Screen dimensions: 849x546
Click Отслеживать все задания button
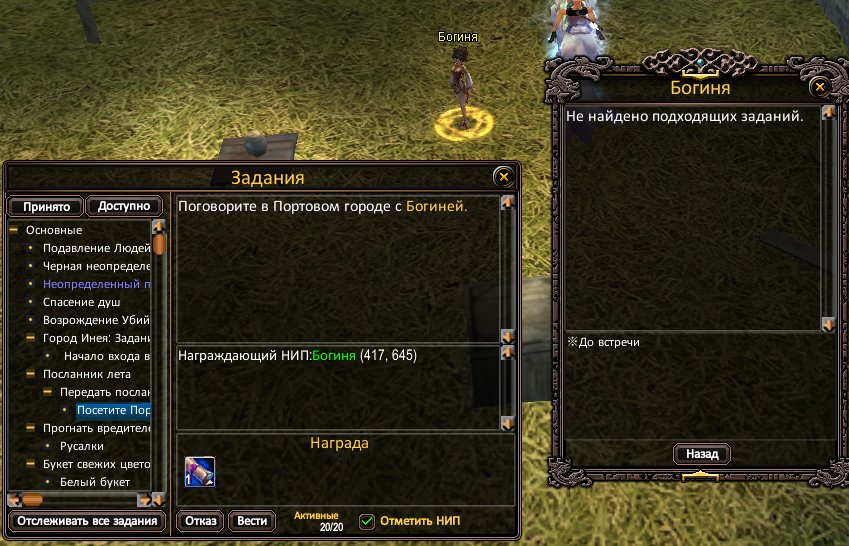coord(84,521)
